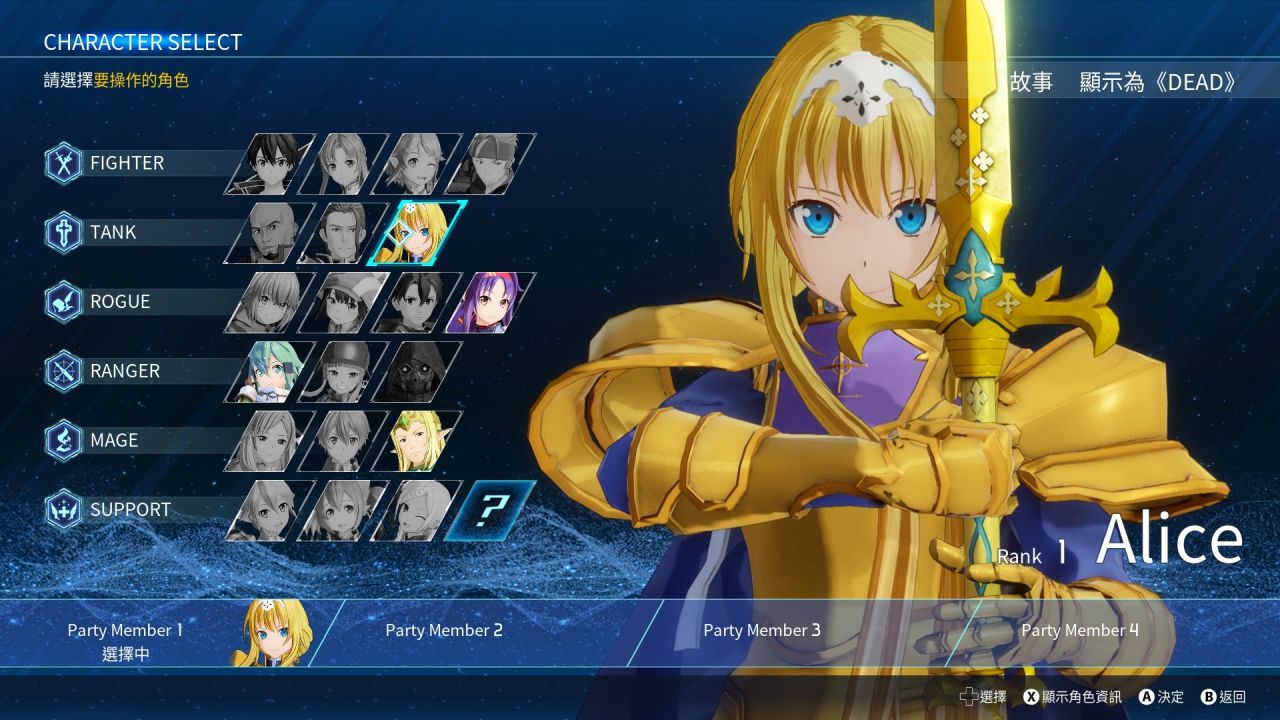Select the Party Member 1 slot
1280x720 pixels.
(x=160, y=632)
